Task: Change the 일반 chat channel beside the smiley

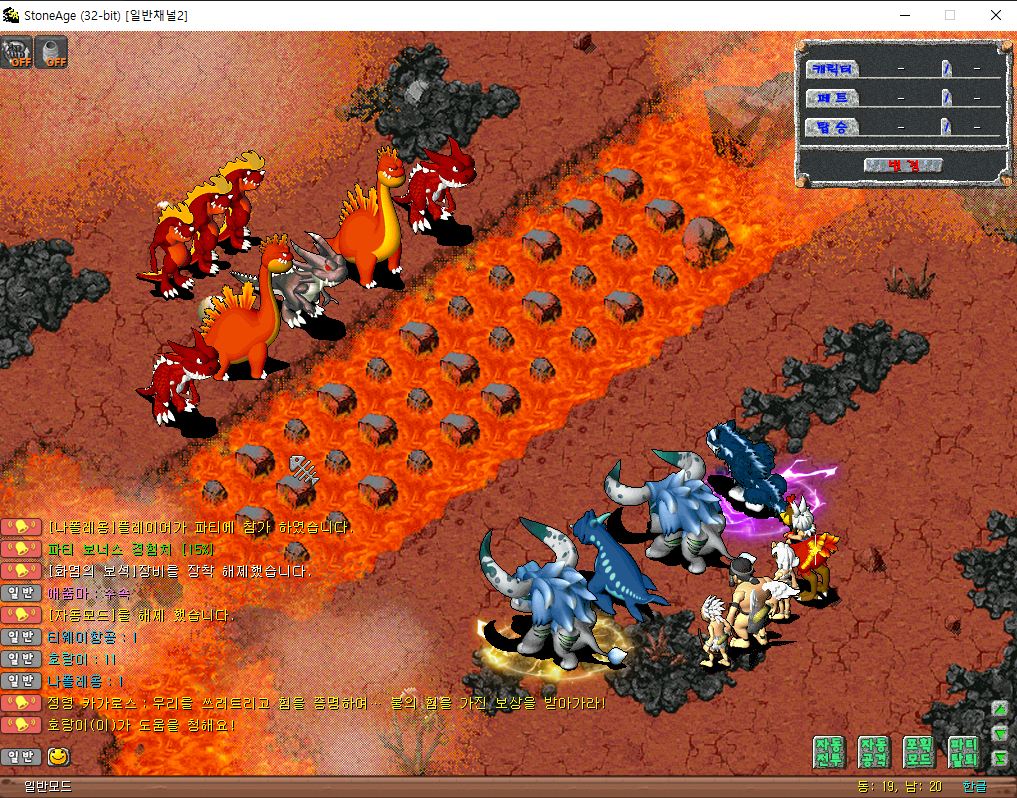Action: tap(22, 756)
